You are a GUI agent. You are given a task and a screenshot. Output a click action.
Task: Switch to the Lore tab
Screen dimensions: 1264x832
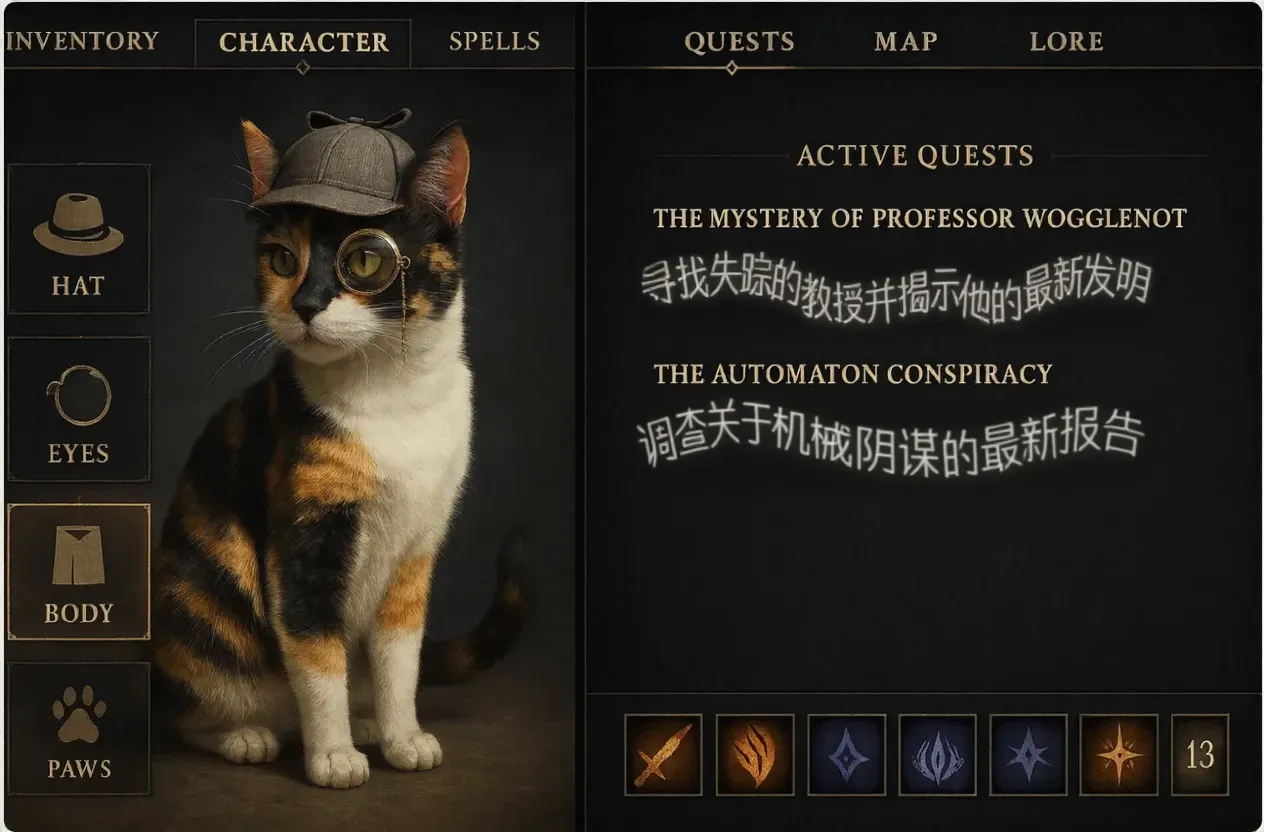coord(1066,42)
